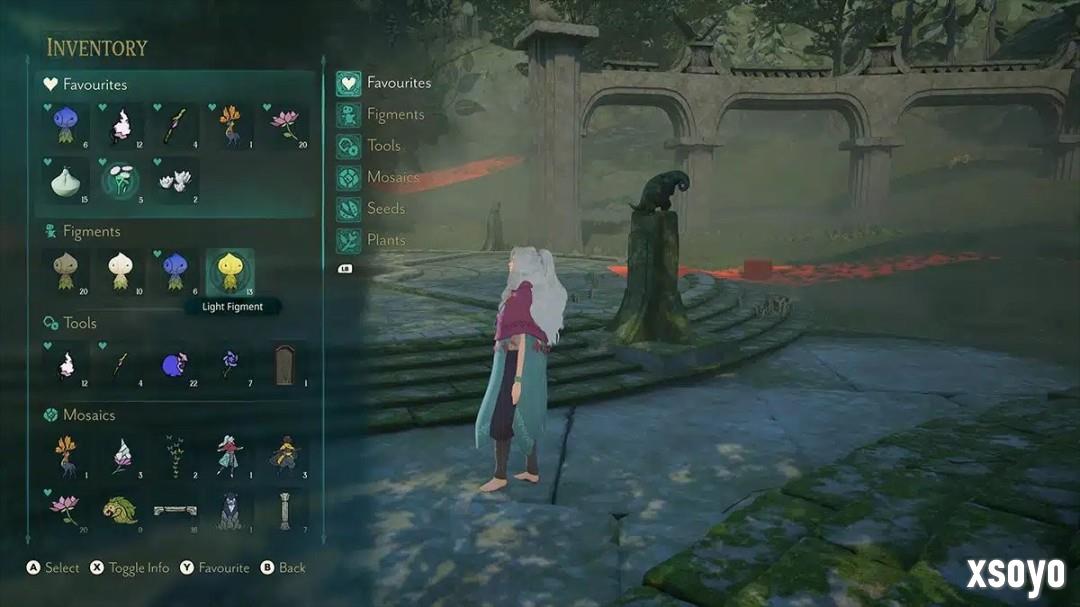Select the circled white flowers favourite
1080x607 pixels.
(x=121, y=181)
